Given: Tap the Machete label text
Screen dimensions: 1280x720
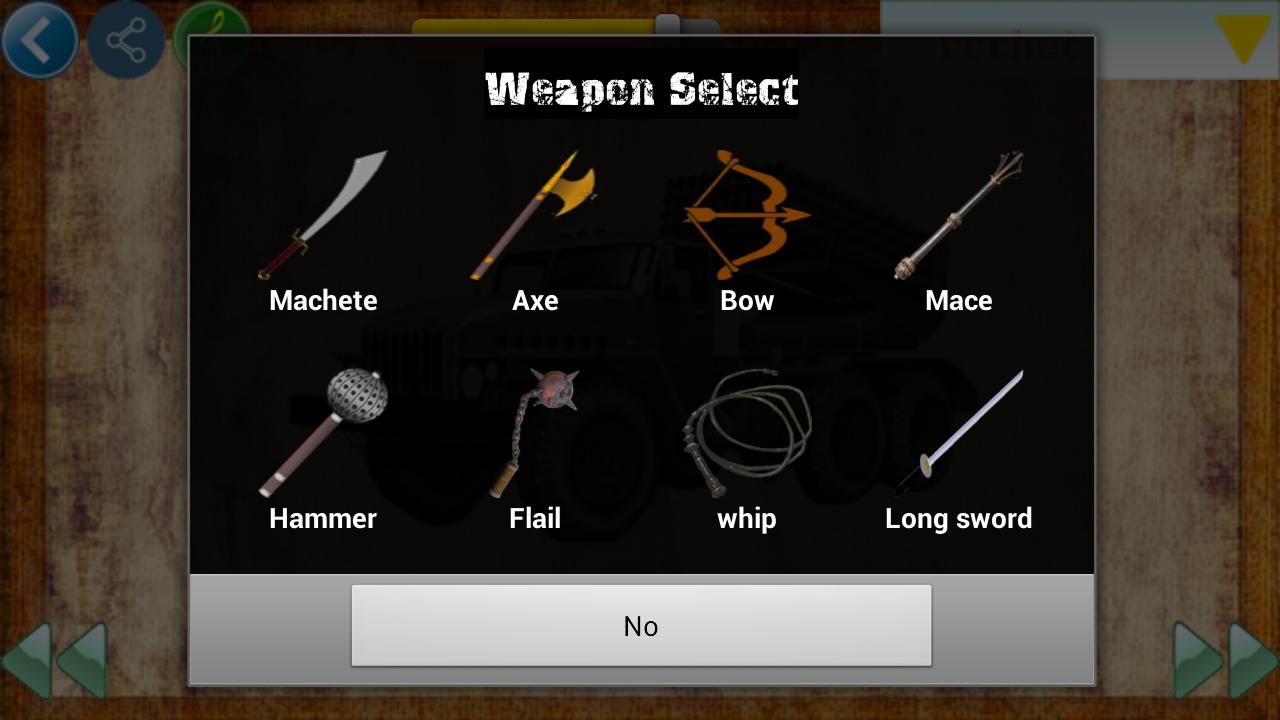Looking at the screenshot, I should click(322, 300).
